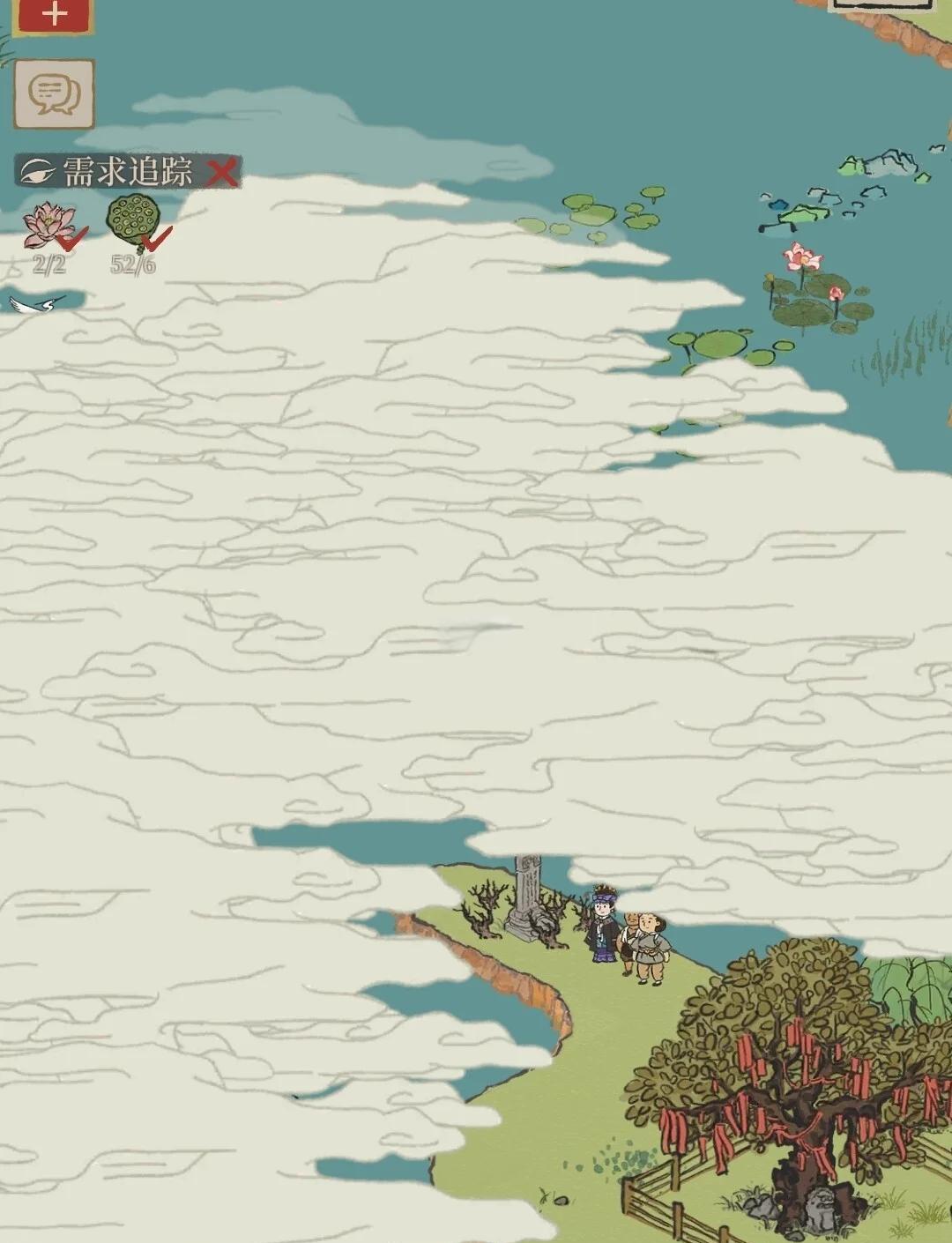The image size is (952, 1243).
Task: Click the red plus button
Action: tap(54, 15)
